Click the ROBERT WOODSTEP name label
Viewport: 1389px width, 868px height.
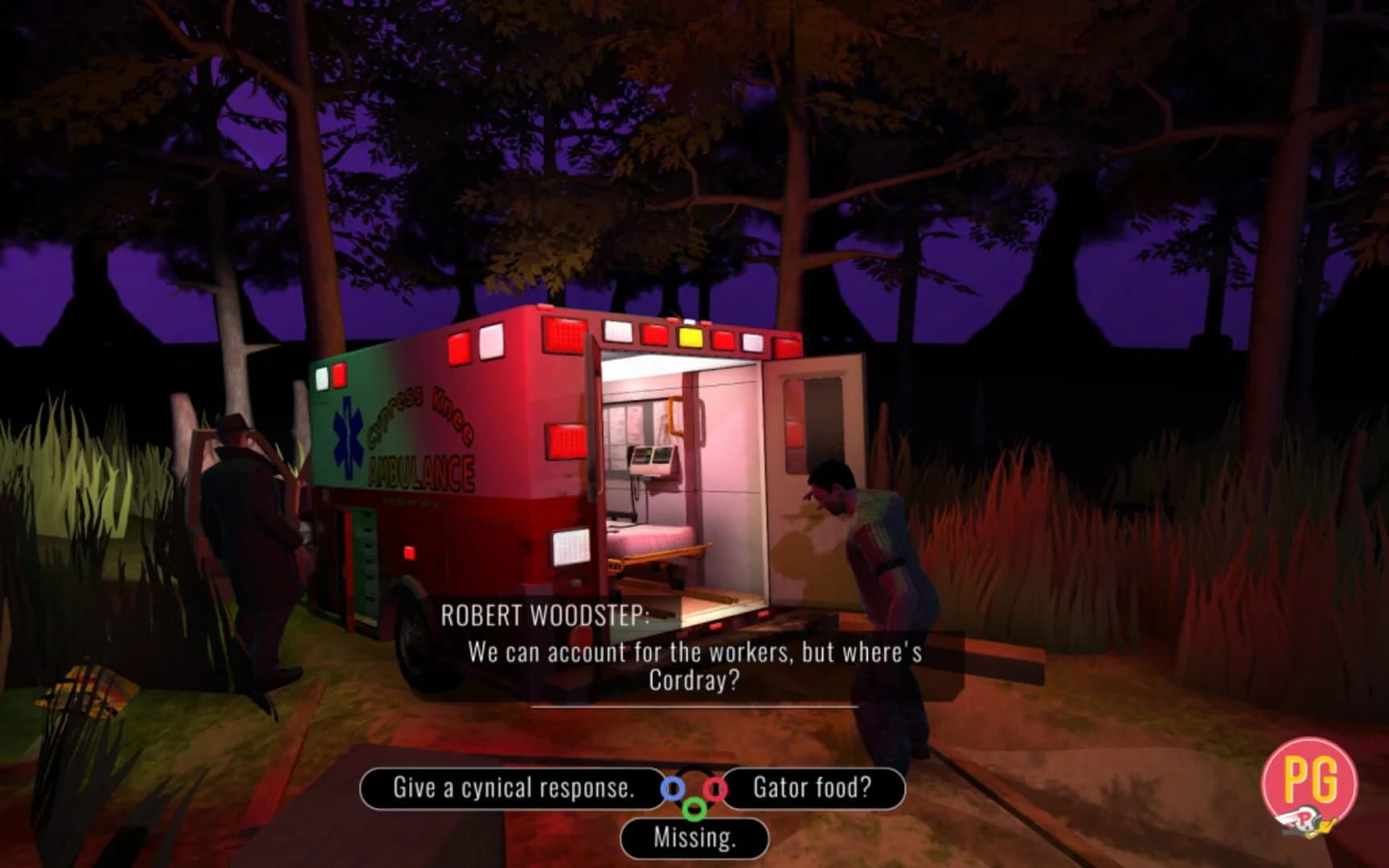coord(547,614)
